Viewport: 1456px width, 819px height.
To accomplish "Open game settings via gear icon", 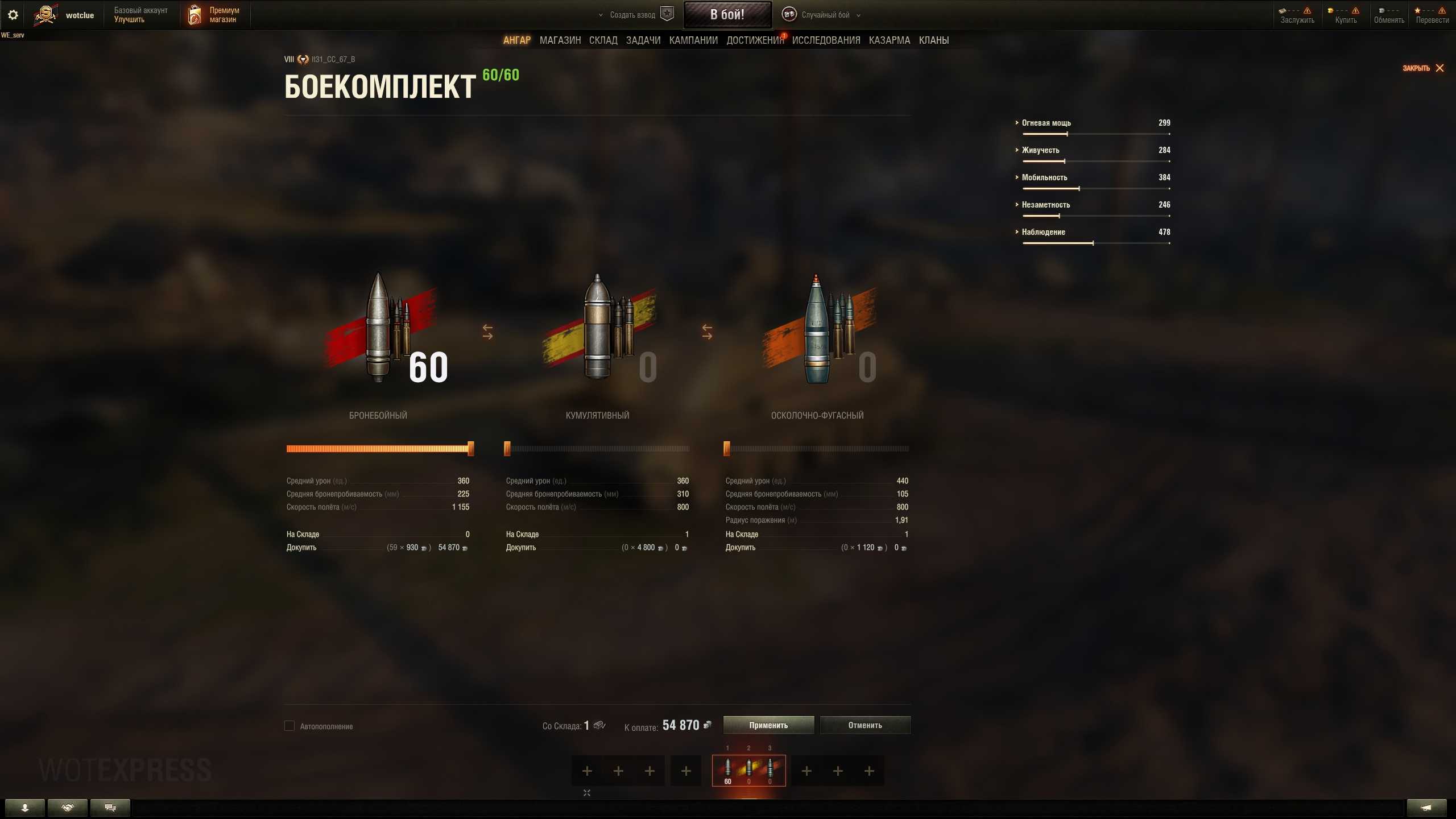I will click(13, 15).
